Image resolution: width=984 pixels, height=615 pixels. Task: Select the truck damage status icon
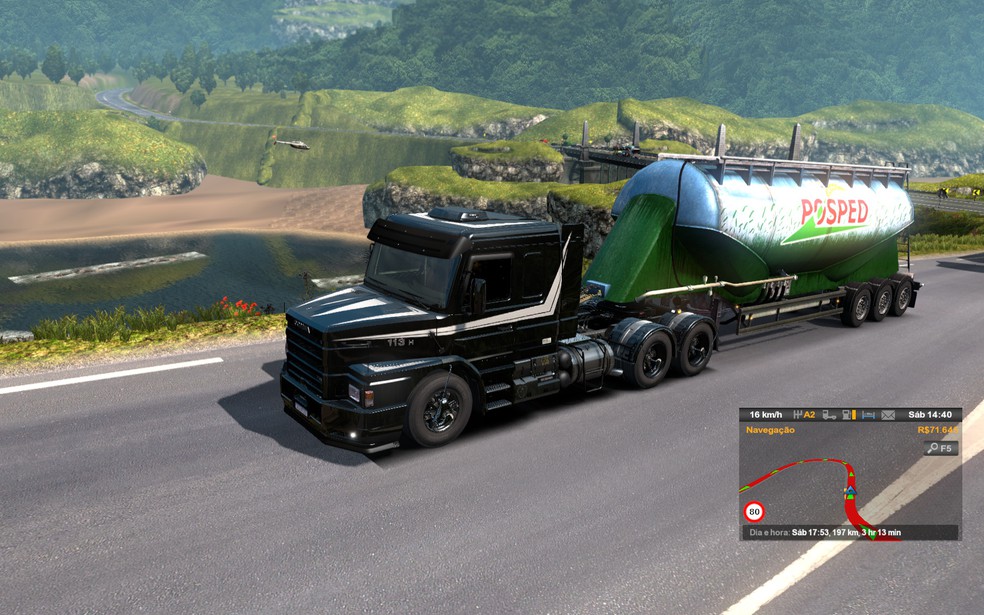coord(829,414)
